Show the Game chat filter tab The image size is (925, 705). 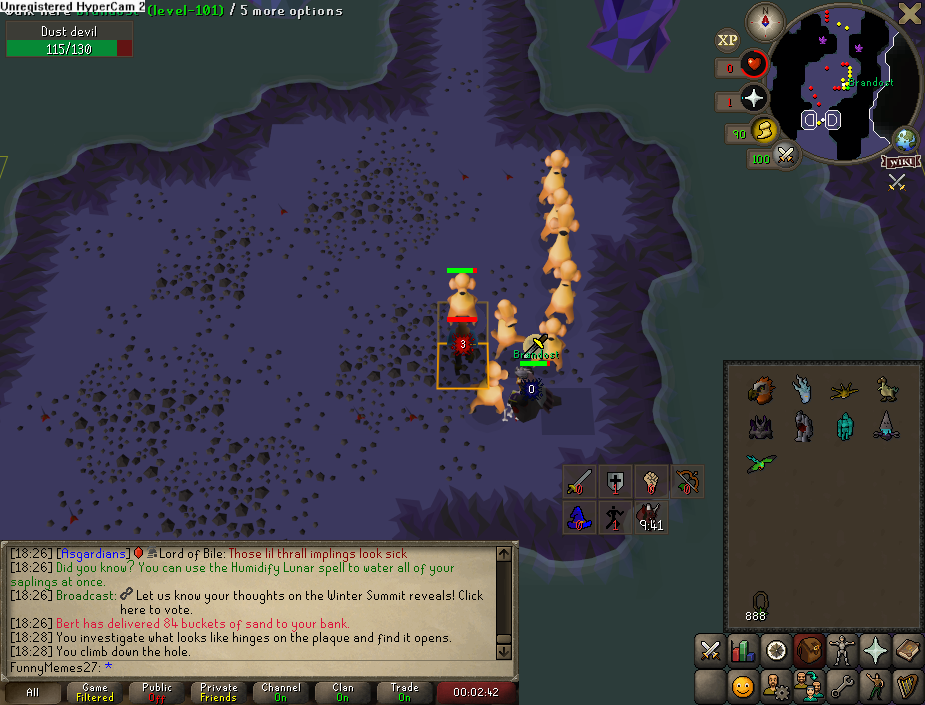pos(95,692)
